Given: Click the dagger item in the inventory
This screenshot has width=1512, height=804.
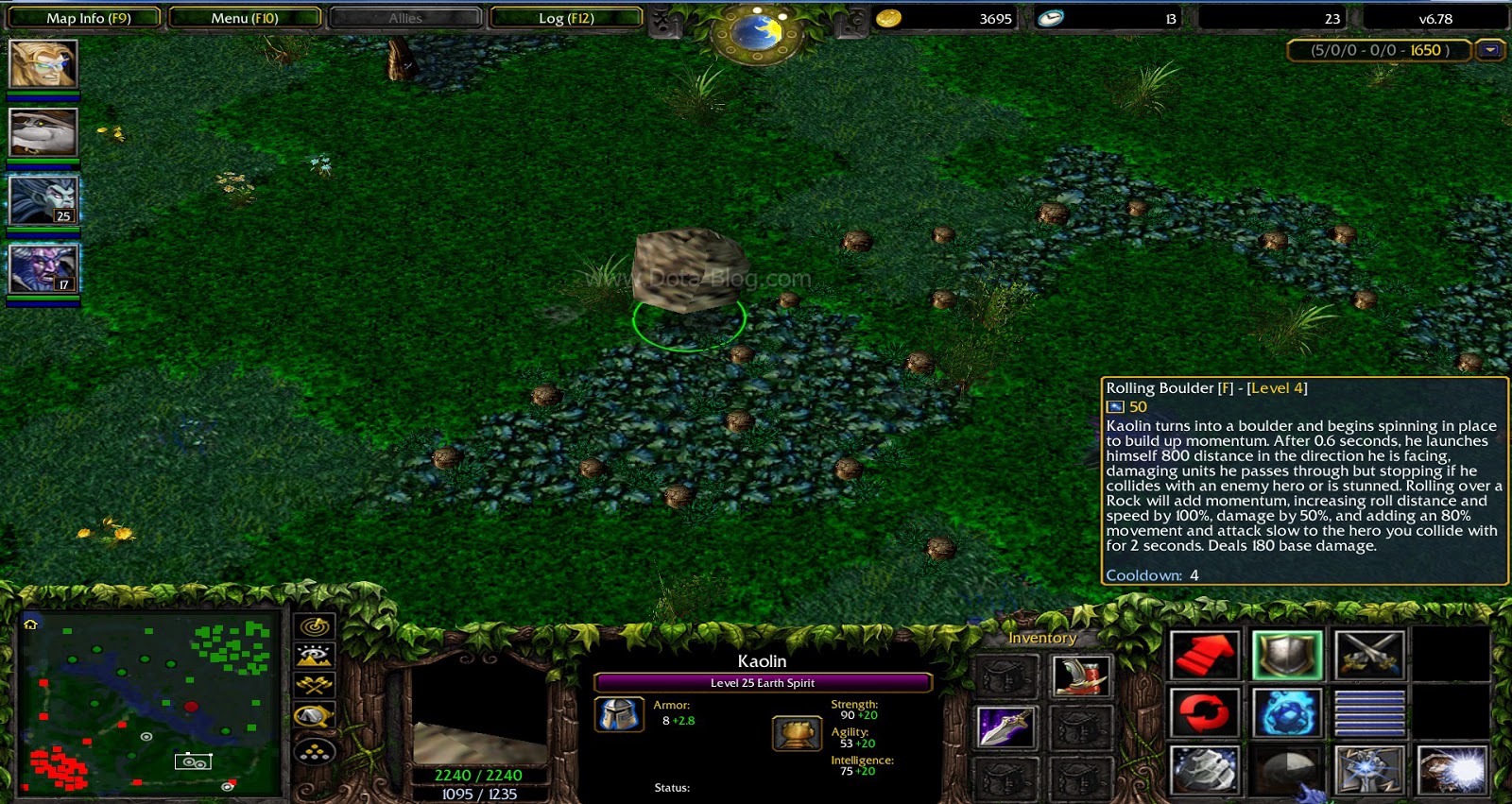Looking at the screenshot, I should tap(1005, 727).
